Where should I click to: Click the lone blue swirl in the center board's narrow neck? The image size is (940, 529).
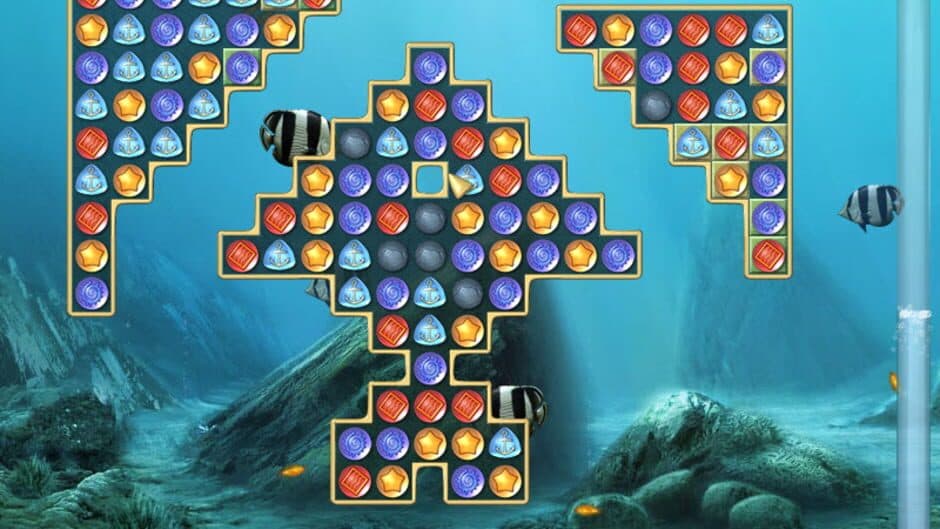[x=430, y=367]
